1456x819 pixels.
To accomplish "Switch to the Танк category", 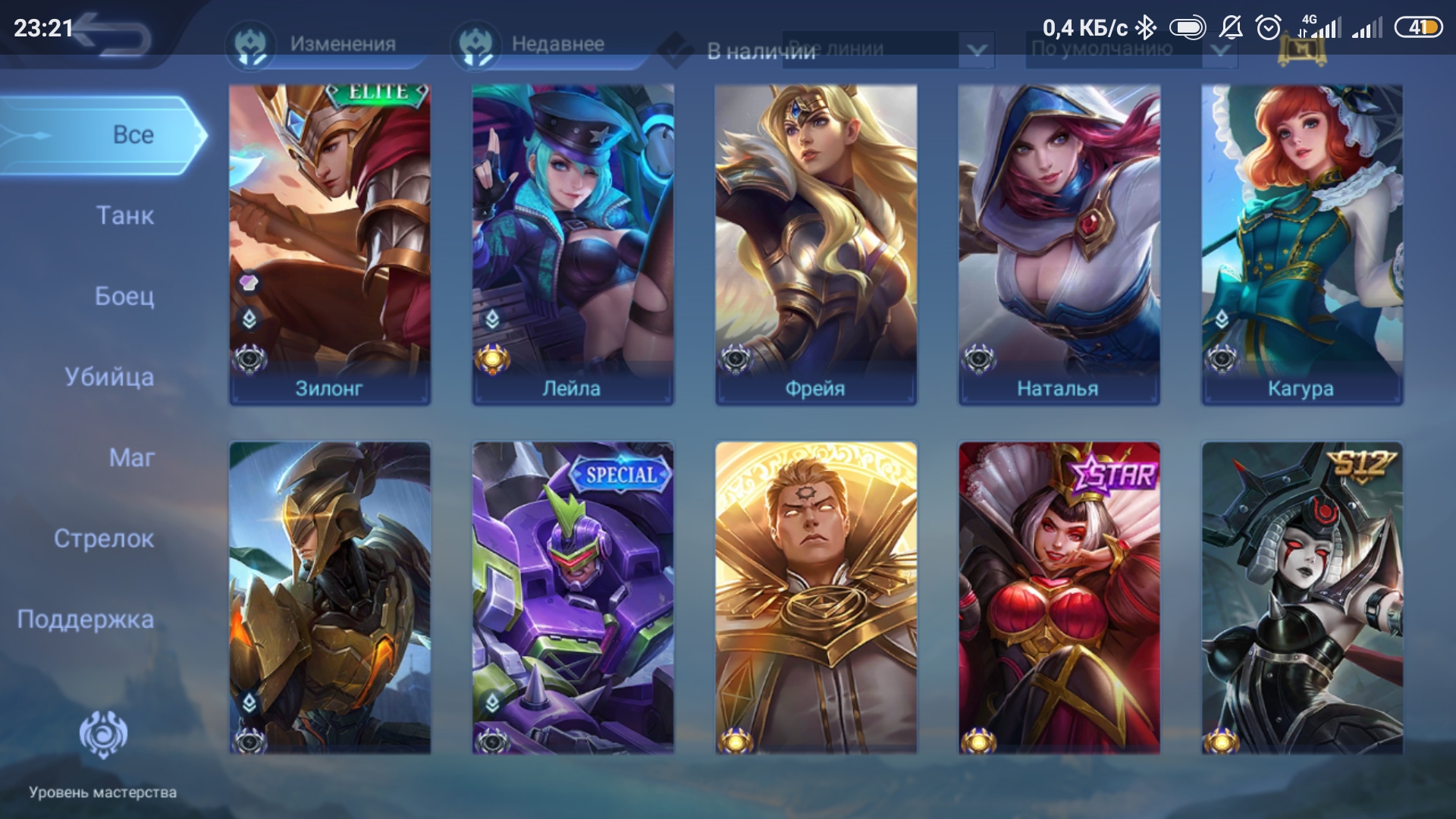I will (124, 216).
